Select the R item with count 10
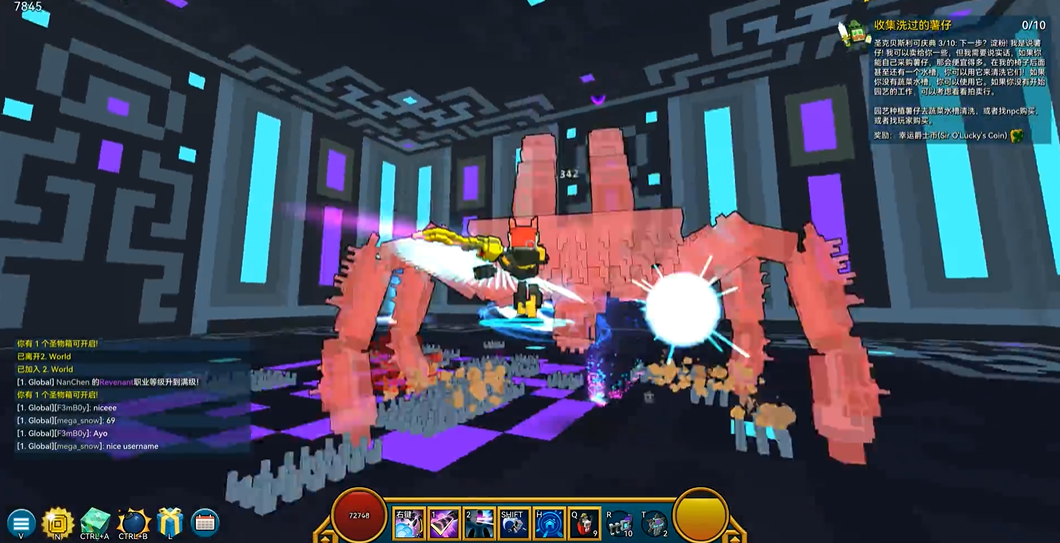Image resolution: width=1060 pixels, height=543 pixels. [x=619, y=523]
